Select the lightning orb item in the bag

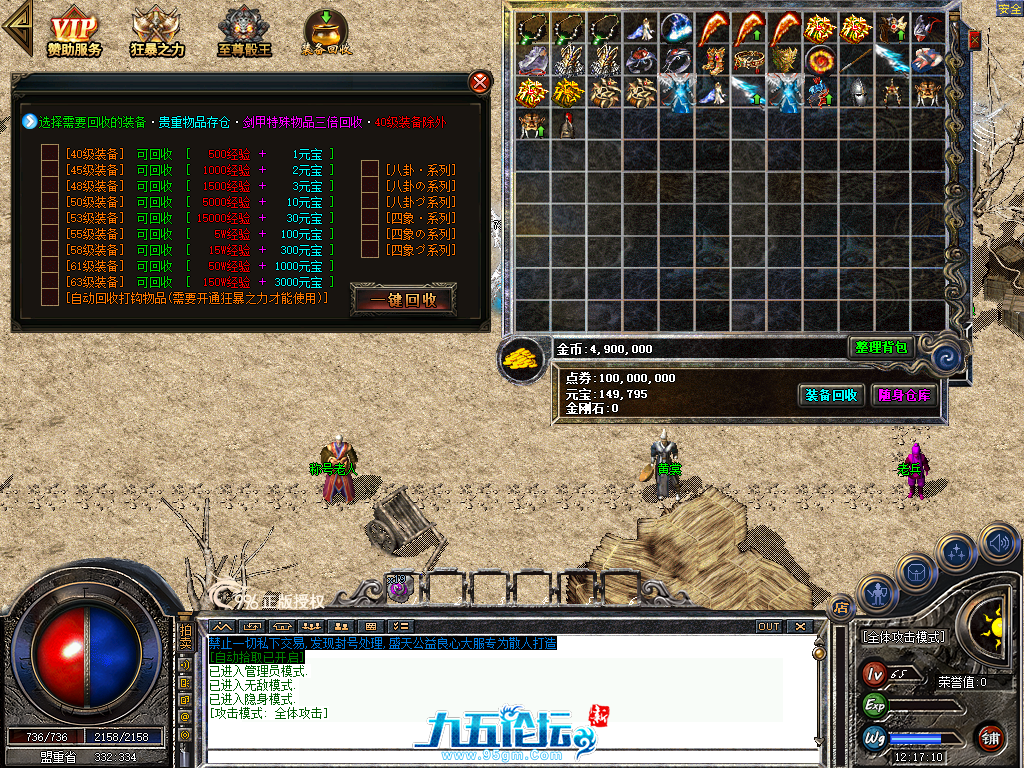pos(676,27)
